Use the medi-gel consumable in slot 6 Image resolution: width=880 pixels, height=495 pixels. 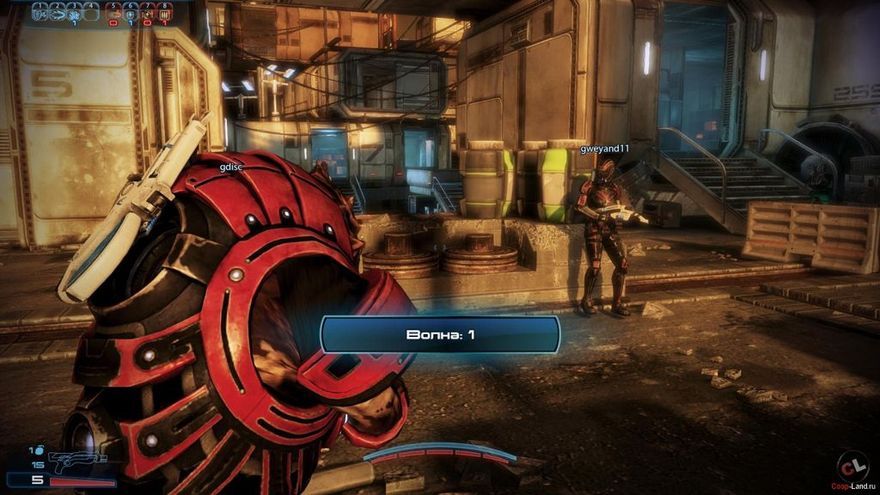pyautogui.click(x=131, y=11)
